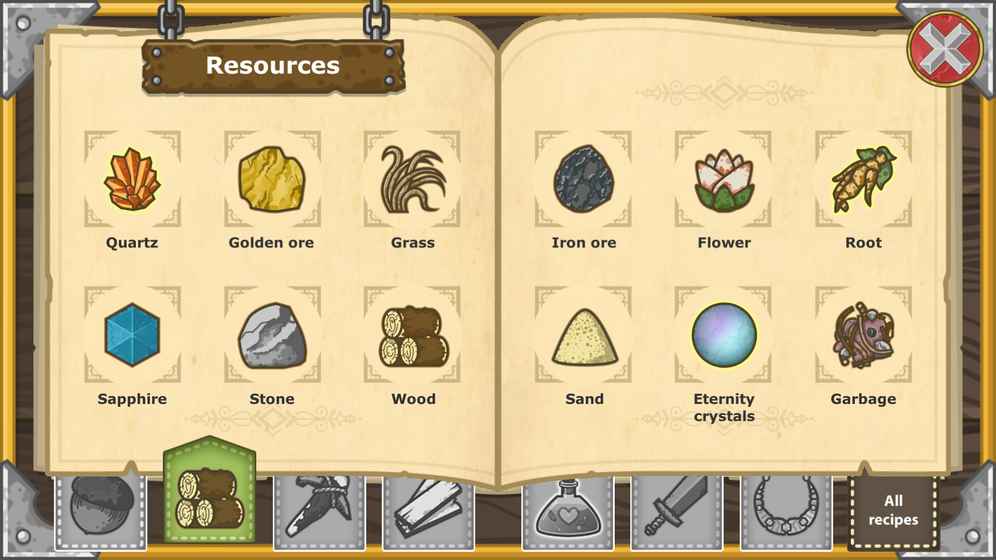View the Eternity crystals entry
The height and width of the screenshot is (560, 996).
click(723, 336)
